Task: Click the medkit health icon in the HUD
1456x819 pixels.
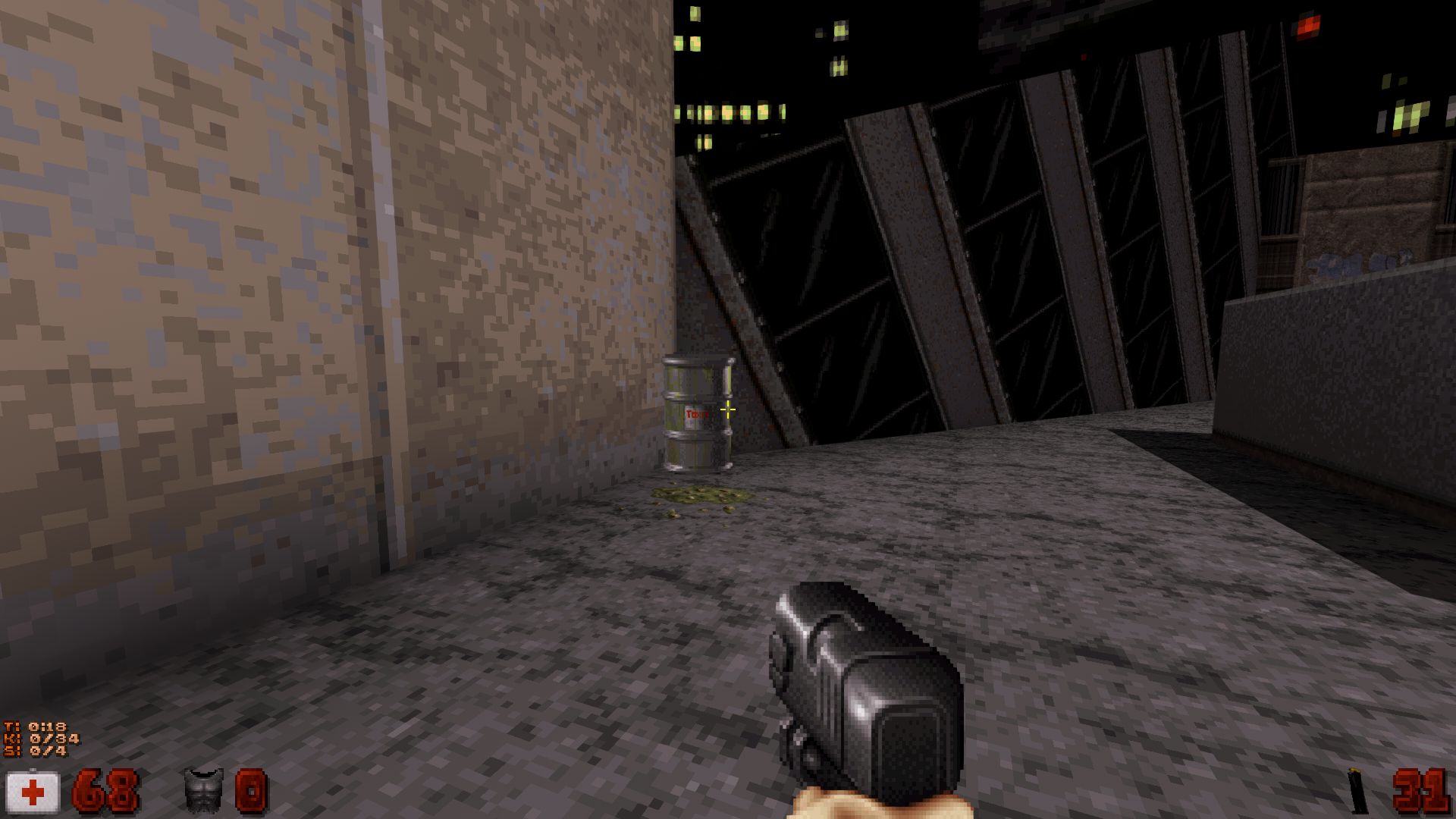Action: coord(33,791)
